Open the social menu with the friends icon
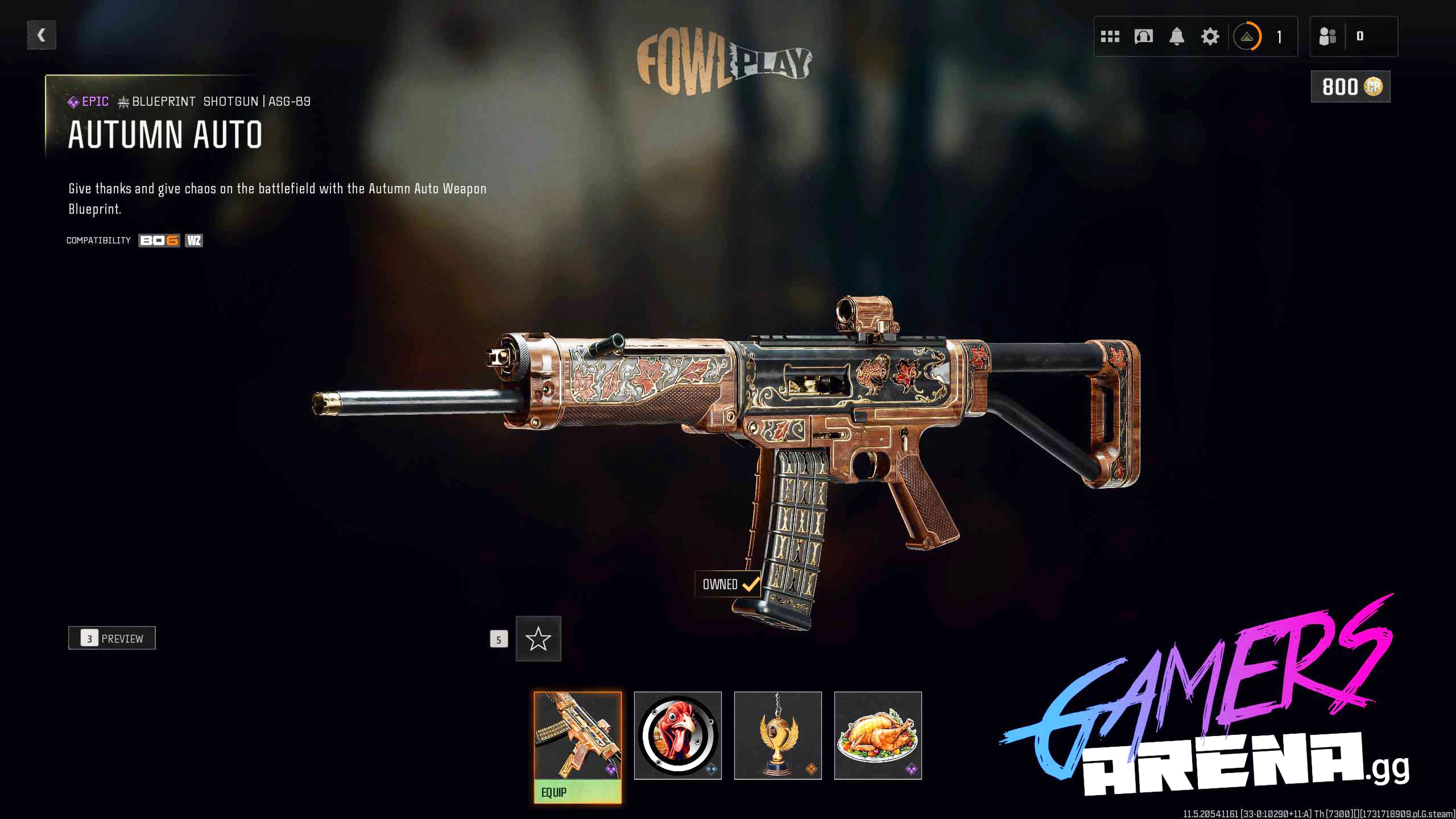The width and height of the screenshot is (1456, 819). click(x=1328, y=36)
